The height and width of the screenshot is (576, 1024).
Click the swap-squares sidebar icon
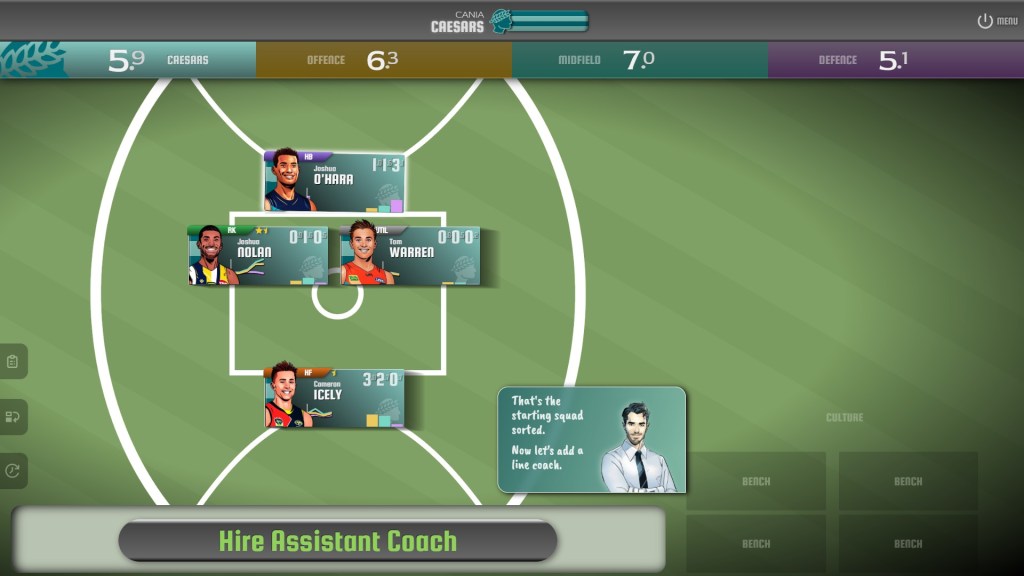[13, 416]
